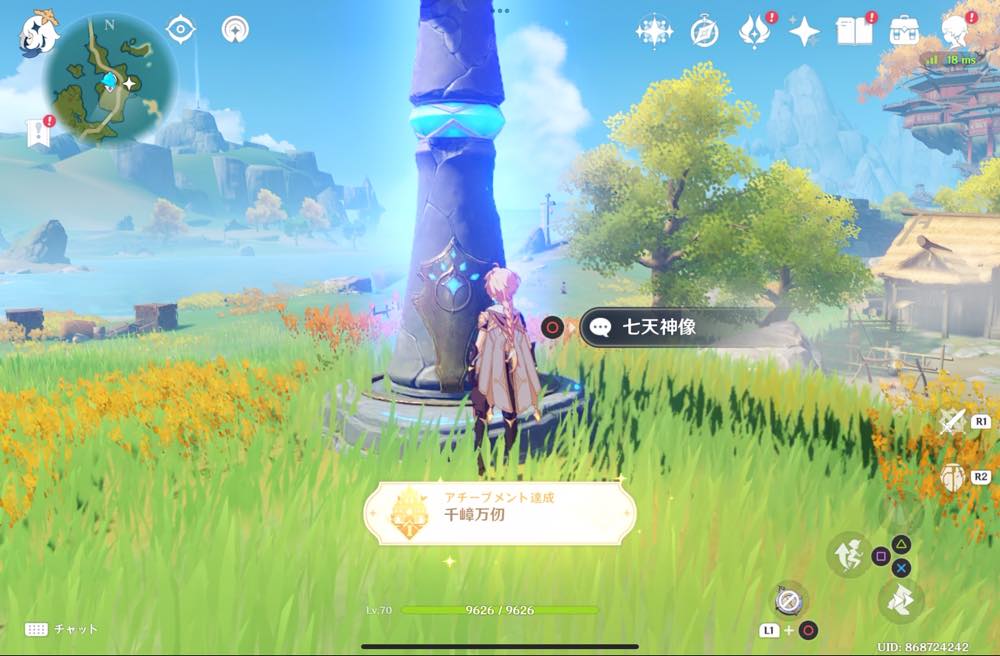
Task: Open the compass events icon
Action: [704, 33]
